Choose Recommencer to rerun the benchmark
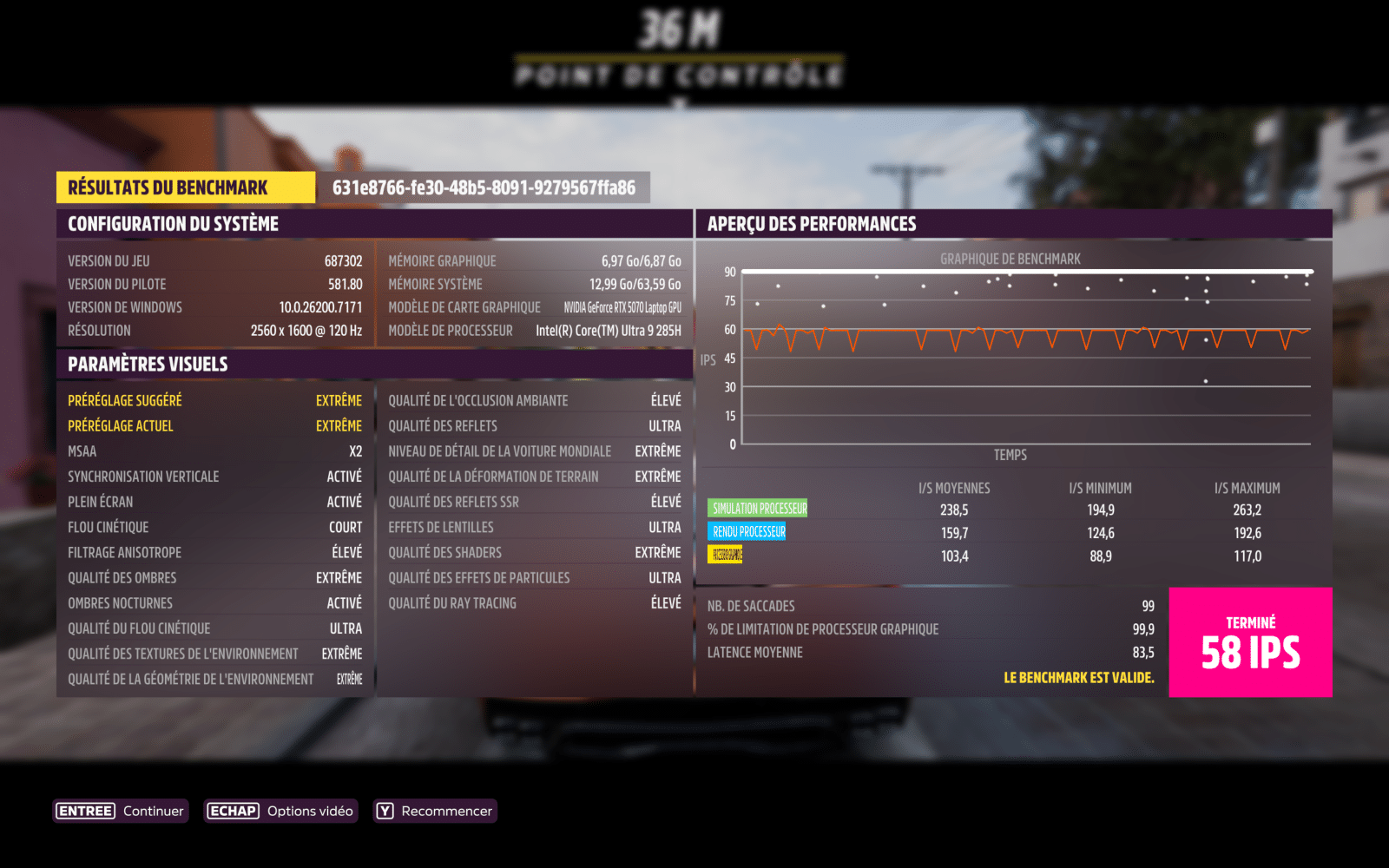Image resolution: width=1389 pixels, height=868 pixels. pos(435,811)
